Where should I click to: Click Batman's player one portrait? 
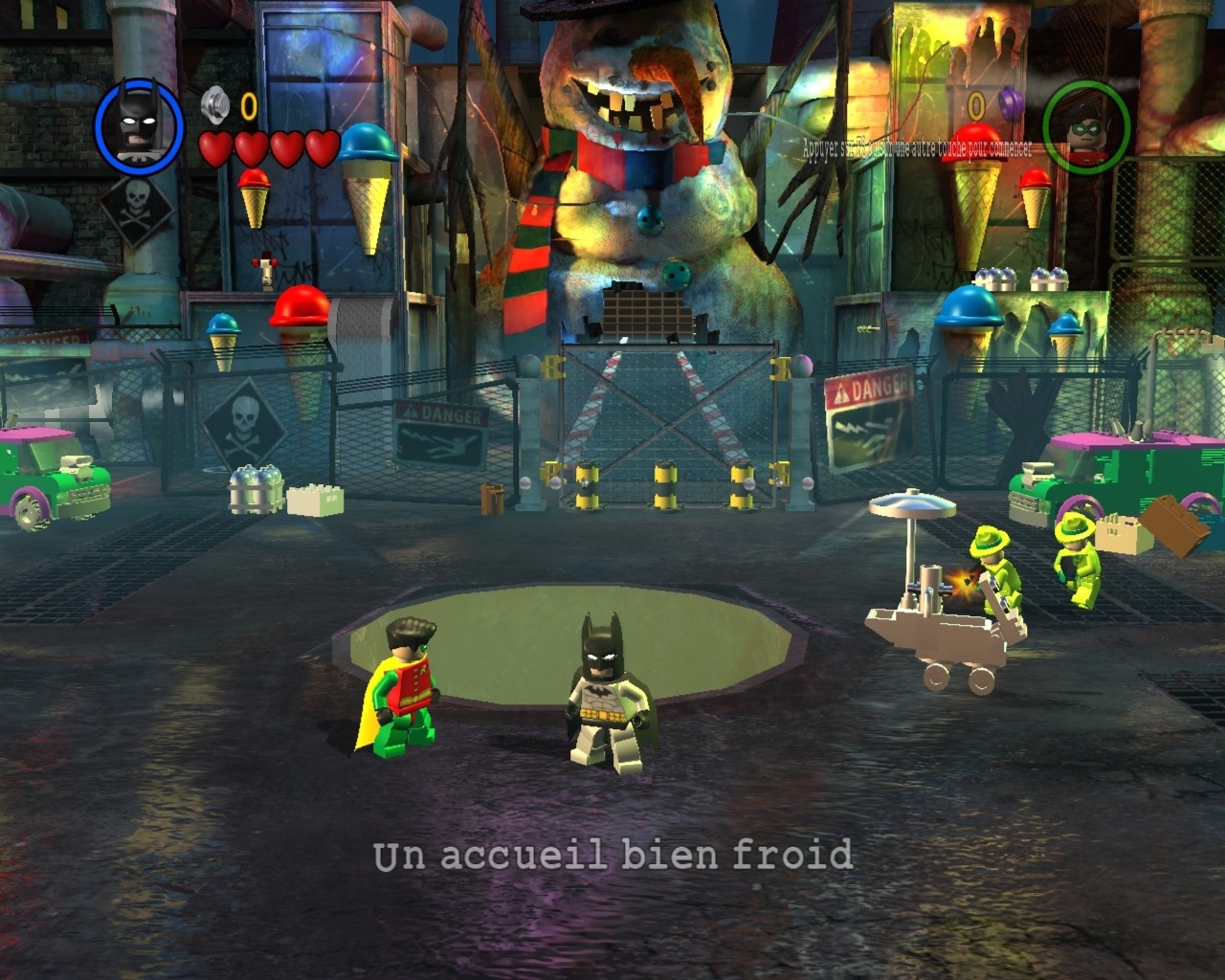pyautogui.click(x=139, y=126)
